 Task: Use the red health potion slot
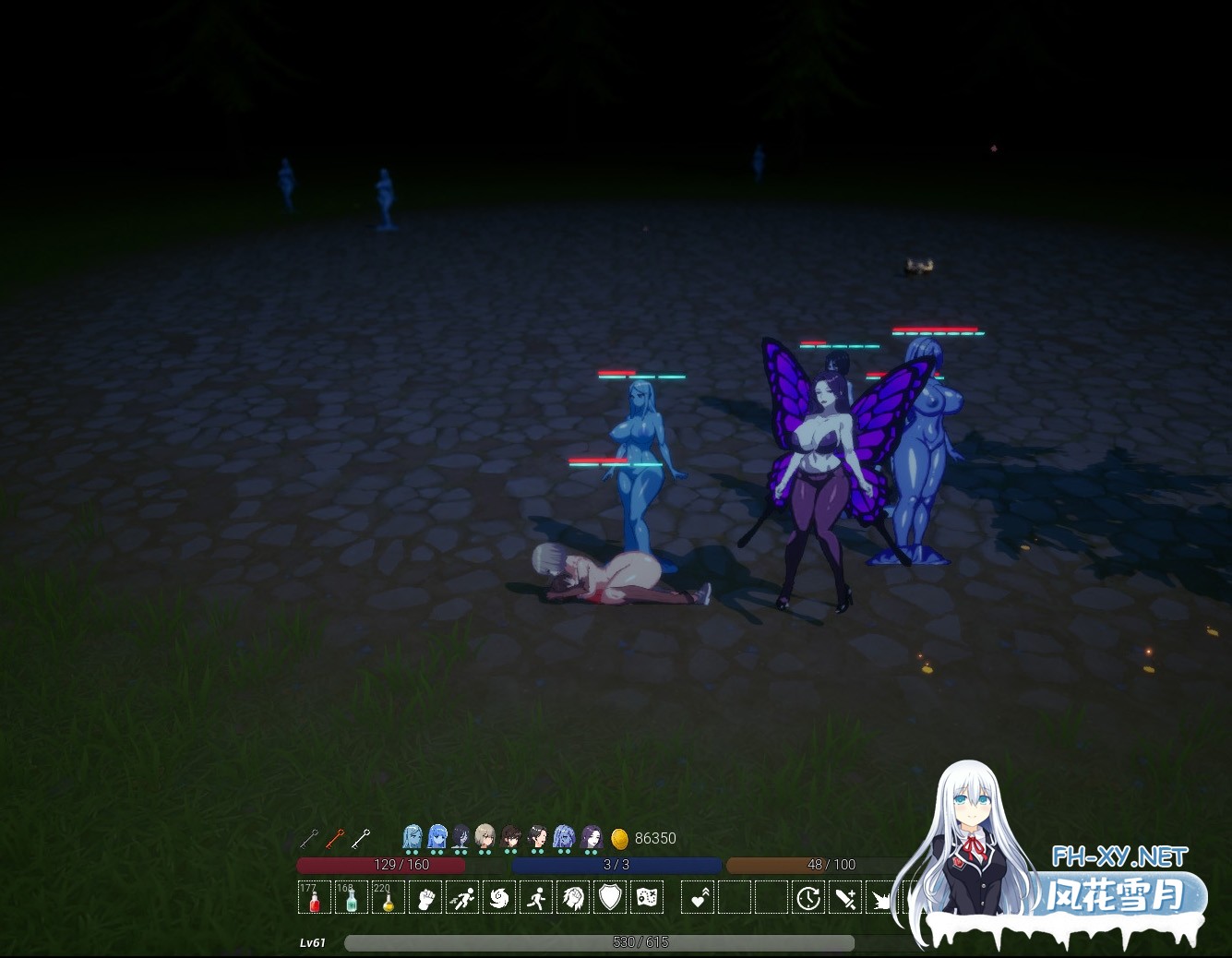click(x=315, y=897)
